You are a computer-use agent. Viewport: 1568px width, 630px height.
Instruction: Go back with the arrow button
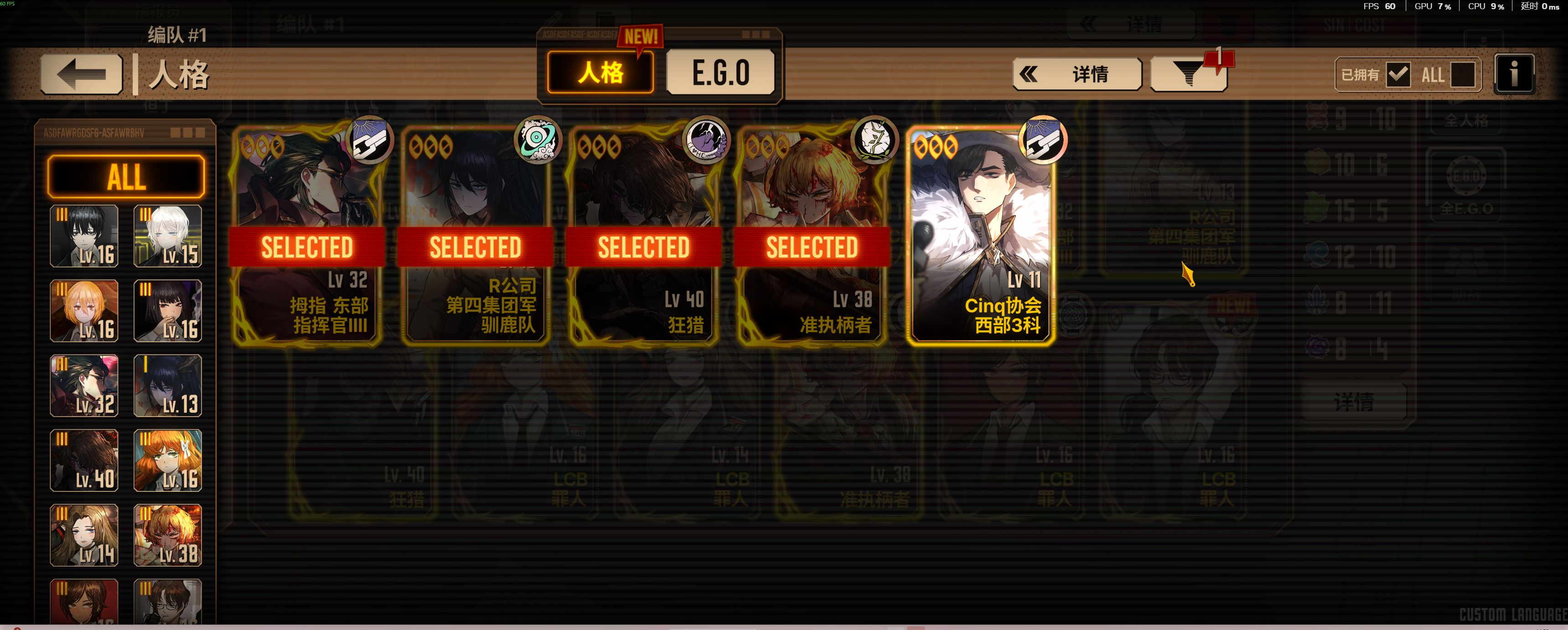click(82, 74)
